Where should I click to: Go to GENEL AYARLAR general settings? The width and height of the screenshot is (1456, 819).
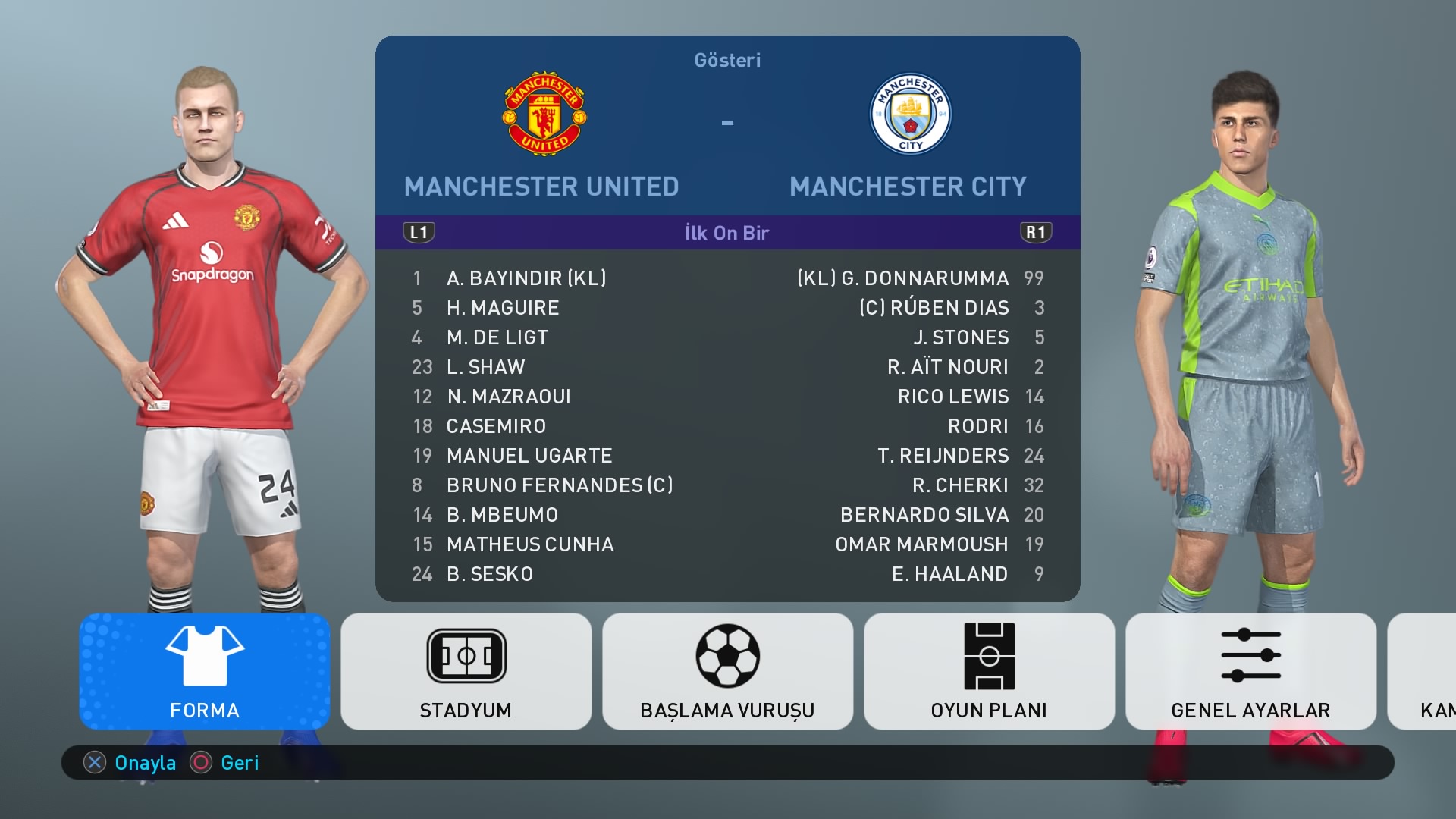tap(1250, 671)
